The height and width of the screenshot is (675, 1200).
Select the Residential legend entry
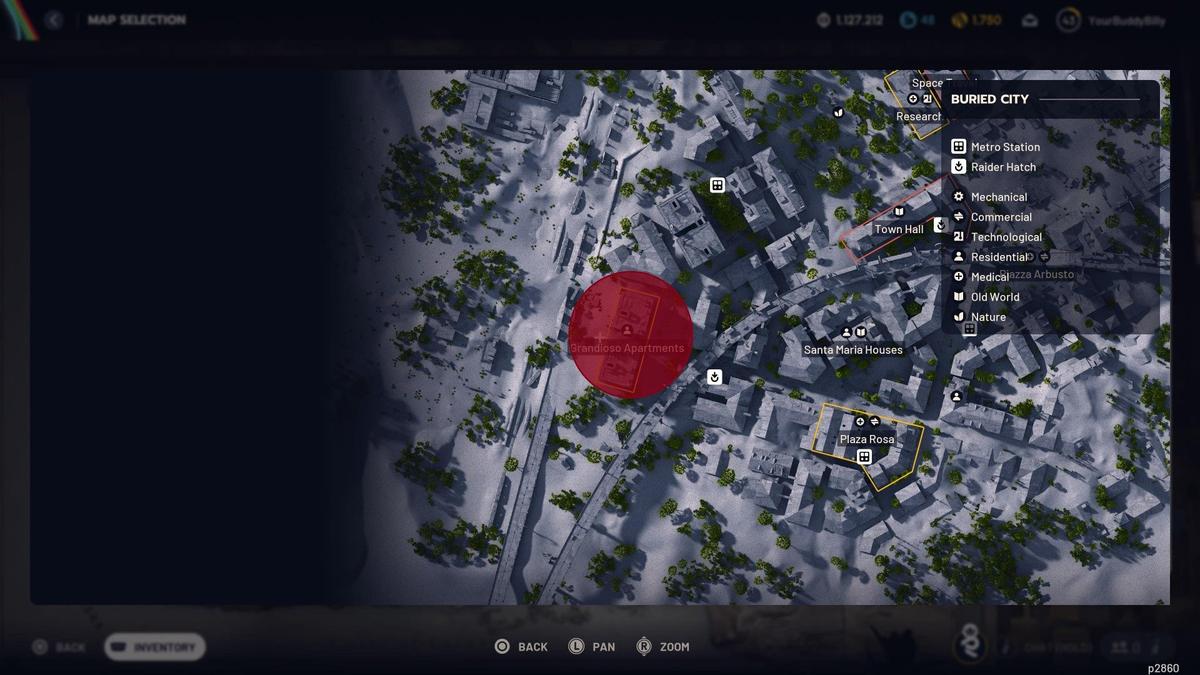pyautogui.click(x=998, y=257)
